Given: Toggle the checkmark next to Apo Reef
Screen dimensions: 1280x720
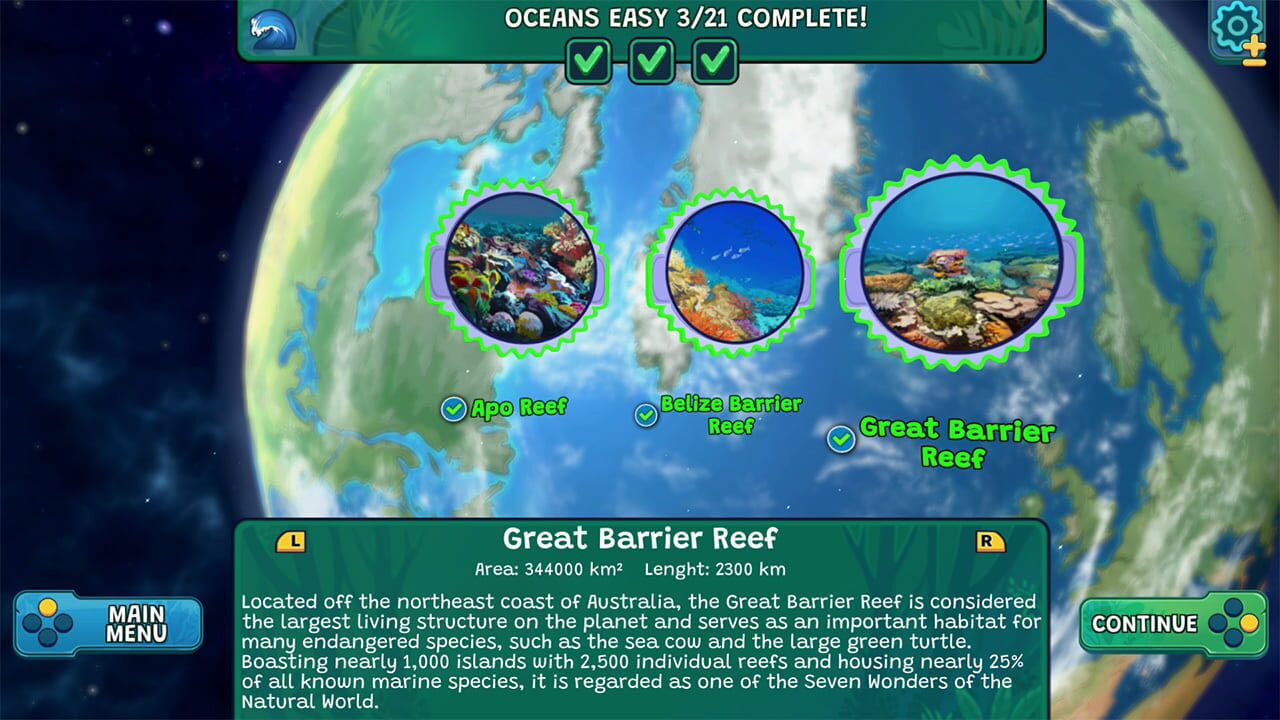Looking at the screenshot, I should (454, 407).
